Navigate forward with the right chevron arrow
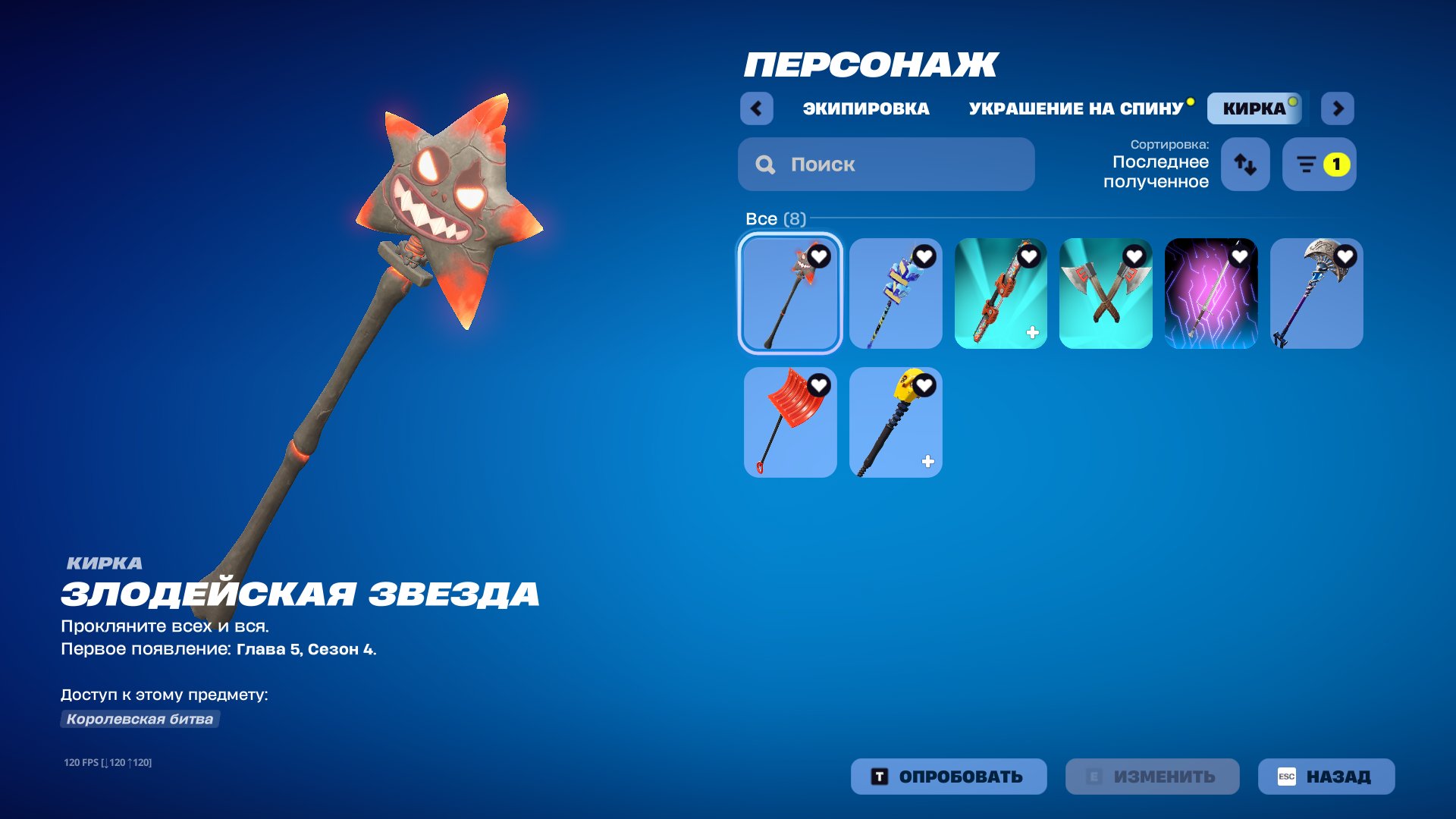 pos(1337,108)
